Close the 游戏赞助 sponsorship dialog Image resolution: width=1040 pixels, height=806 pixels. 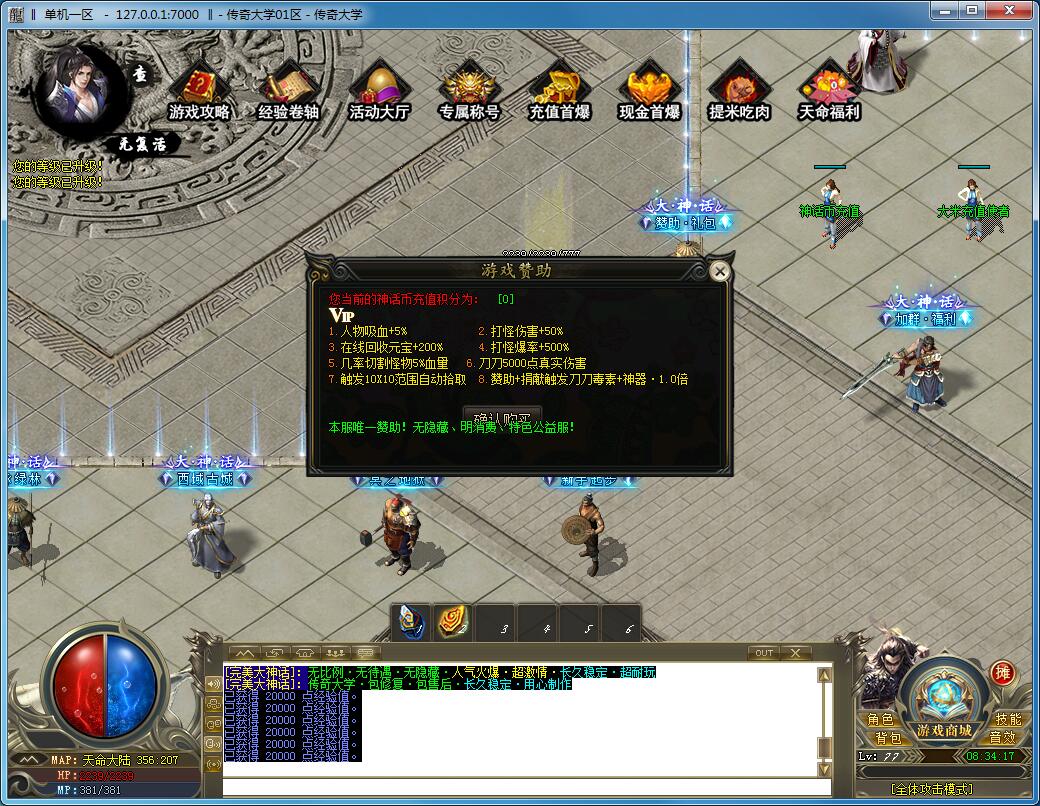[x=719, y=270]
